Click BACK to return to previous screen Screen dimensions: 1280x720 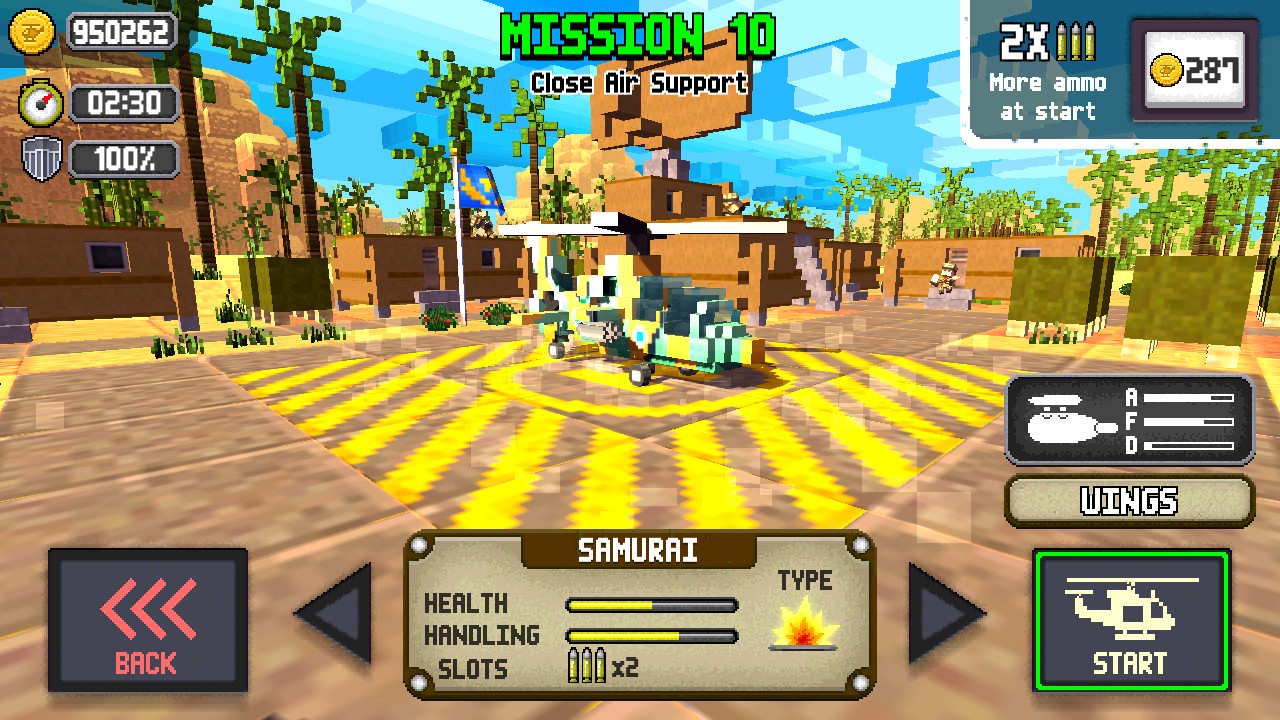pos(148,622)
